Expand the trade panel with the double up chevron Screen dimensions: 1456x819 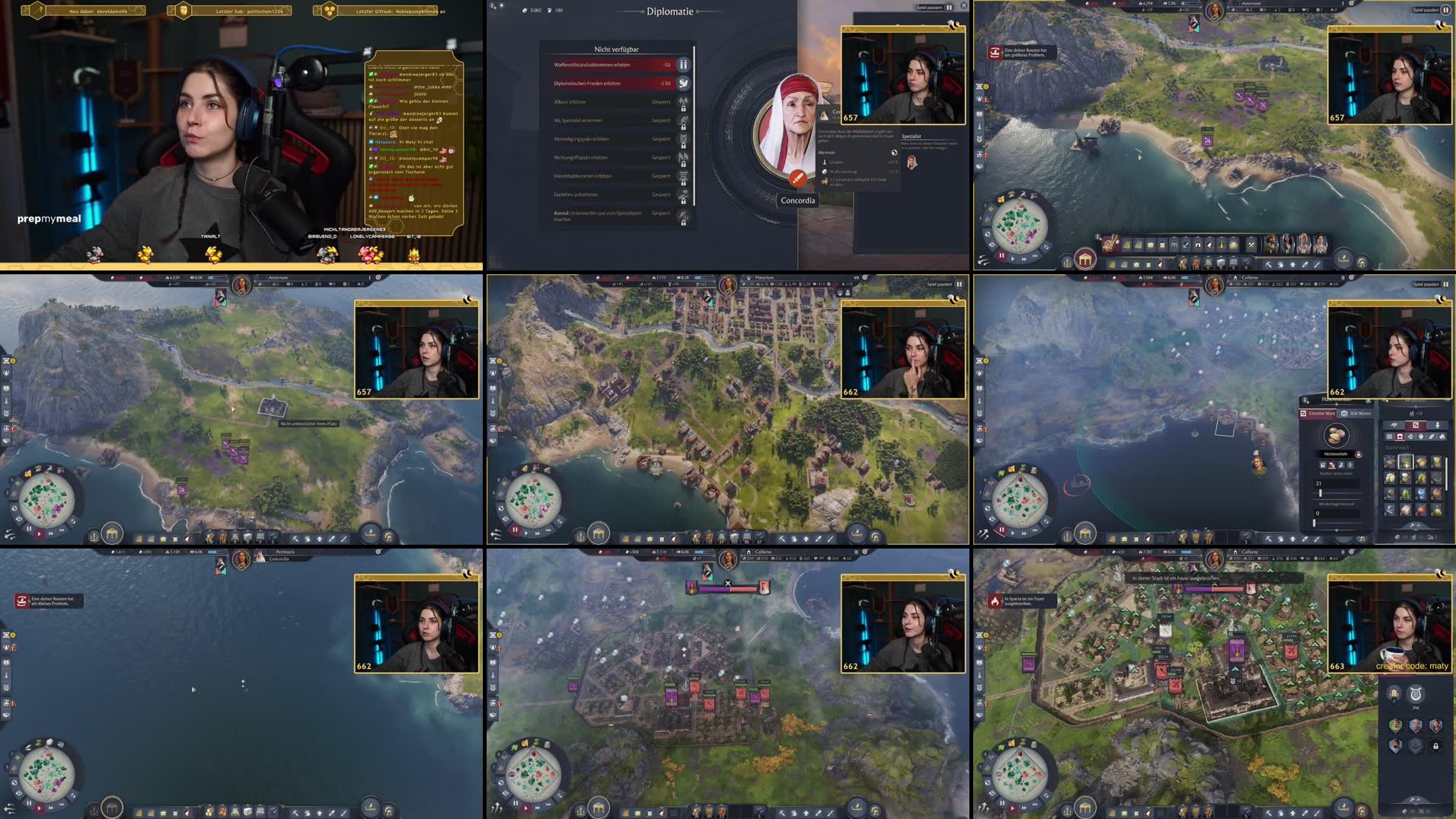[x=1416, y=526]
